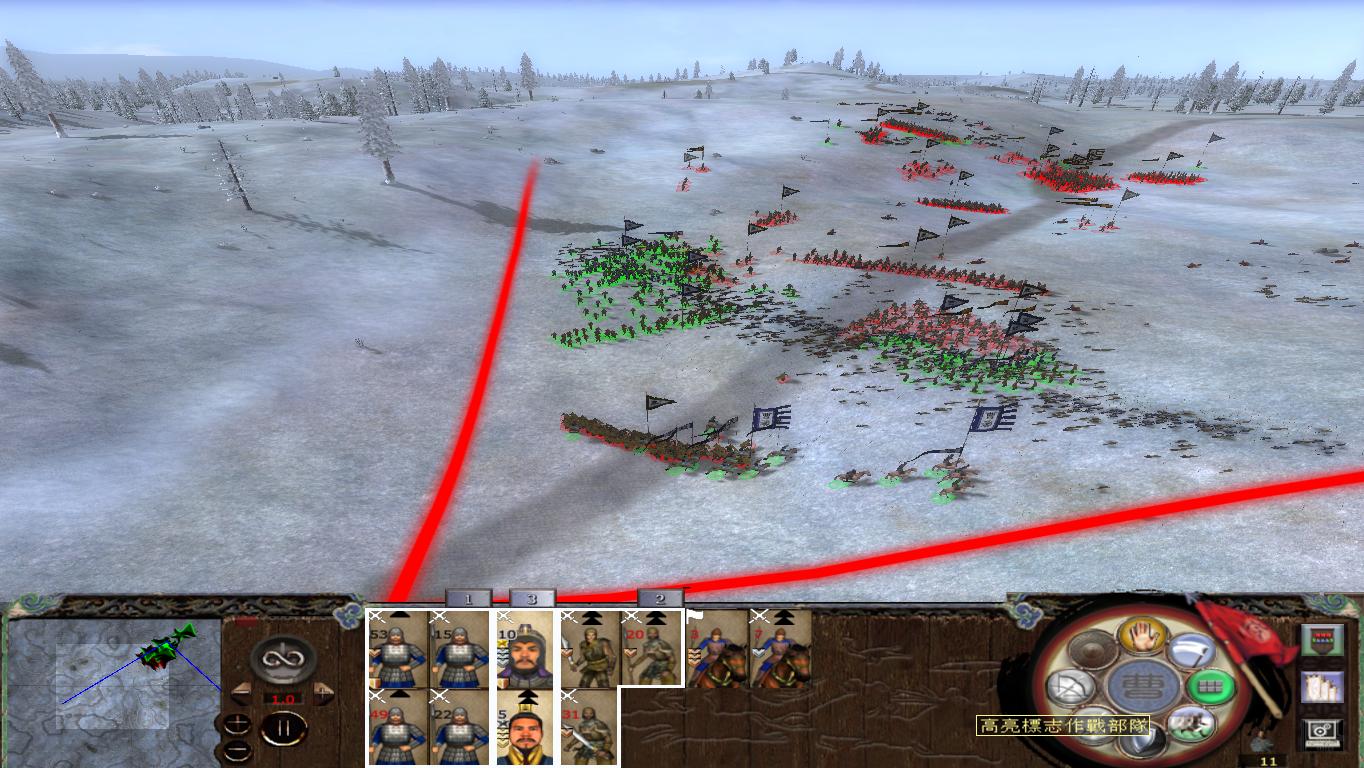Click the Cao faction emblem at wheel center

click(x=1145, y=686)
